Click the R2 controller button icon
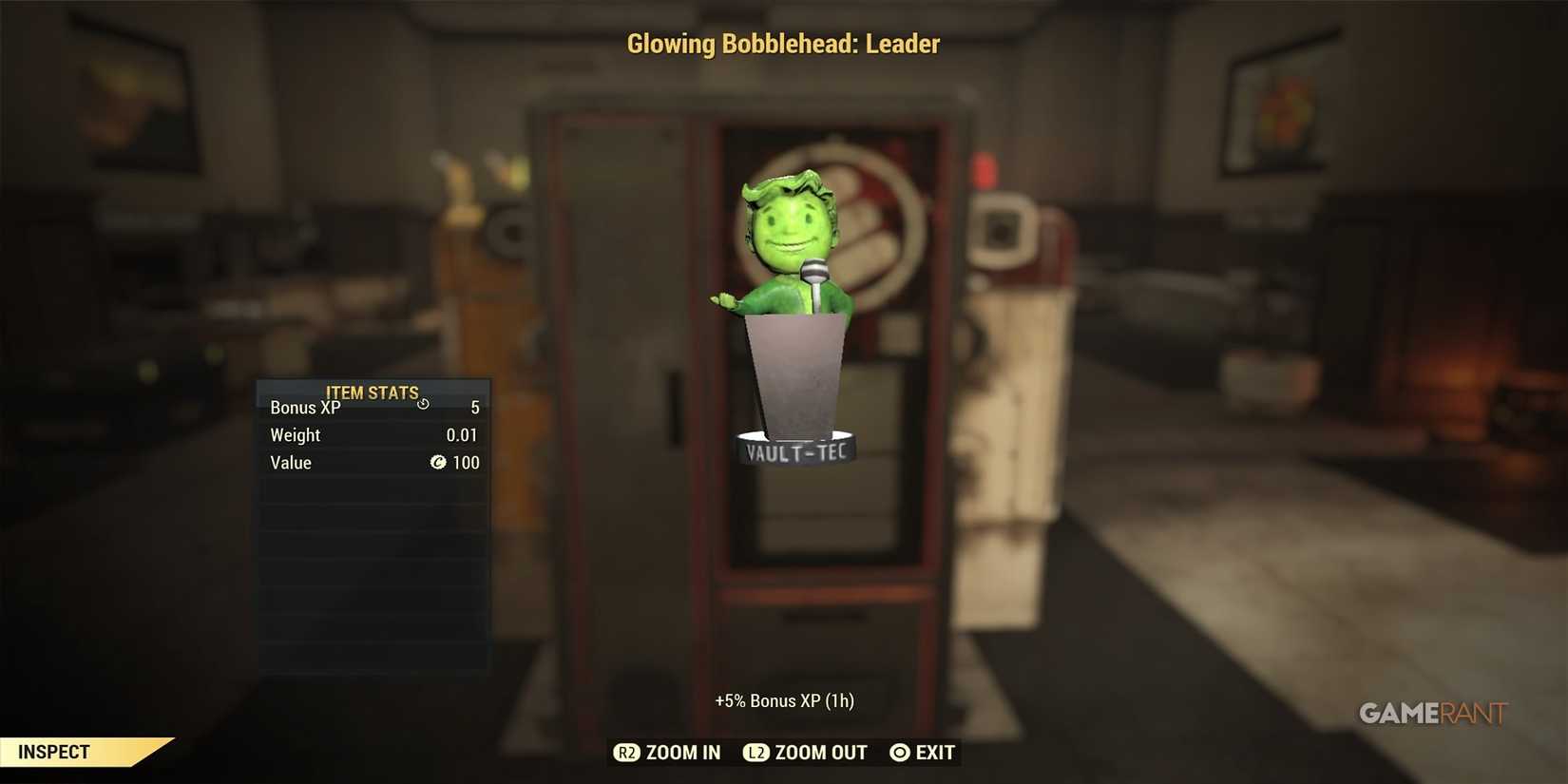This screenshot has width=1568, height=784. coord(628,753)
